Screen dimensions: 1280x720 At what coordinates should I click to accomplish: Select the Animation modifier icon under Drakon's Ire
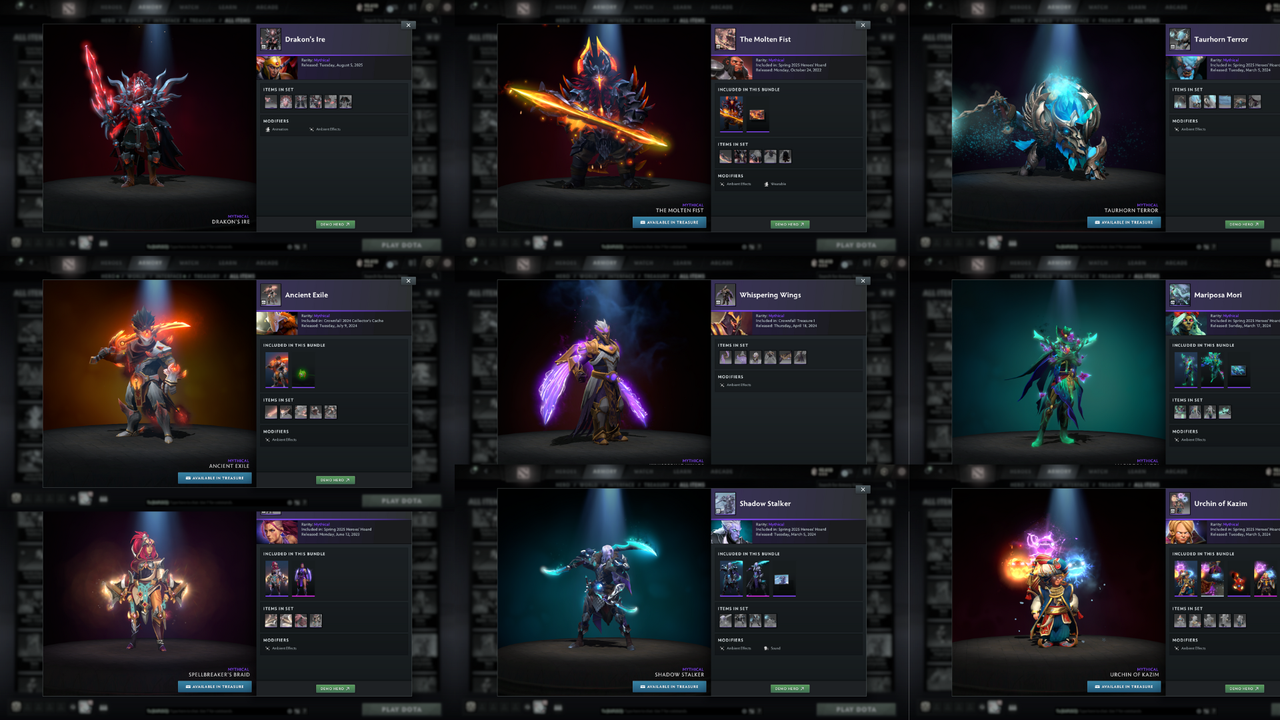click(x=267, y=129)
